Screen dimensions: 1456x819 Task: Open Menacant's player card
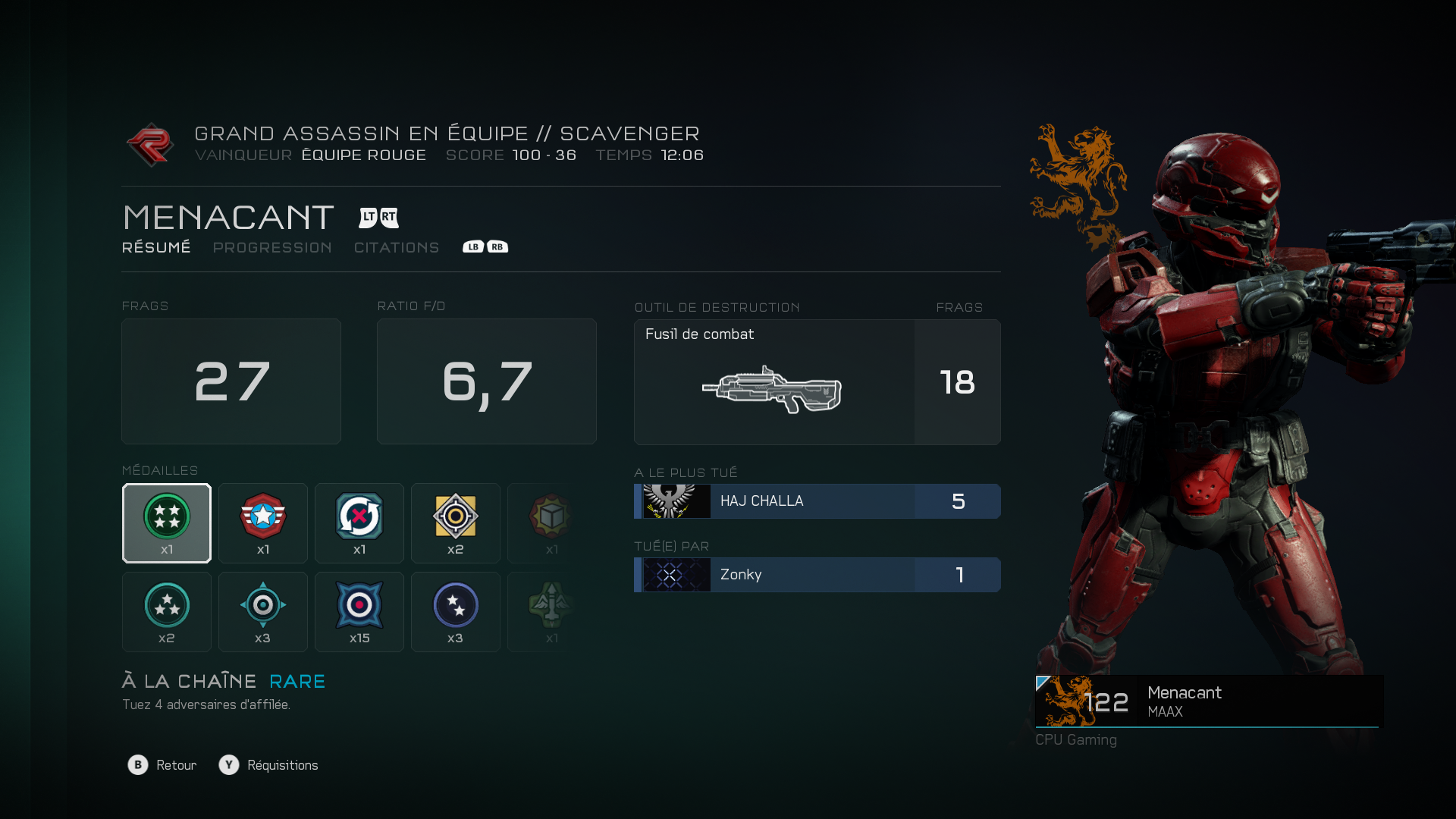coord(1208,701)
